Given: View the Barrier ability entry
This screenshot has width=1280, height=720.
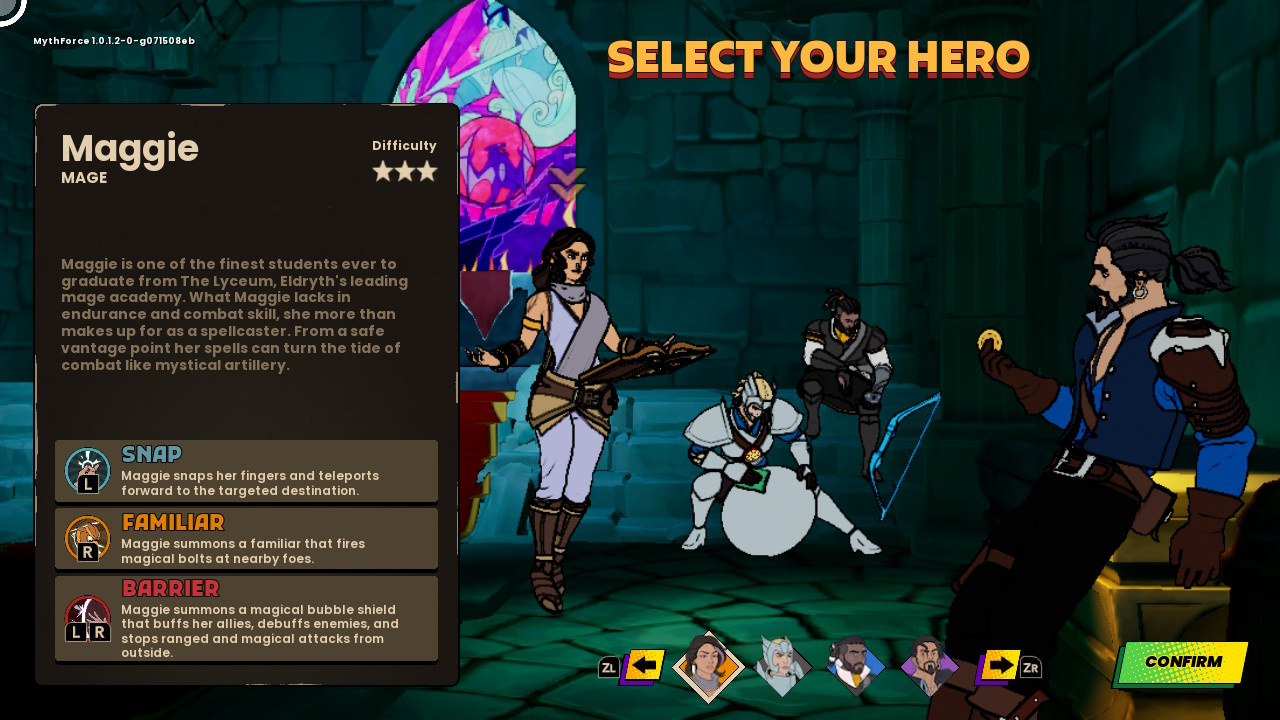Looking at the screenshot, I should click(x=246, y=618).
